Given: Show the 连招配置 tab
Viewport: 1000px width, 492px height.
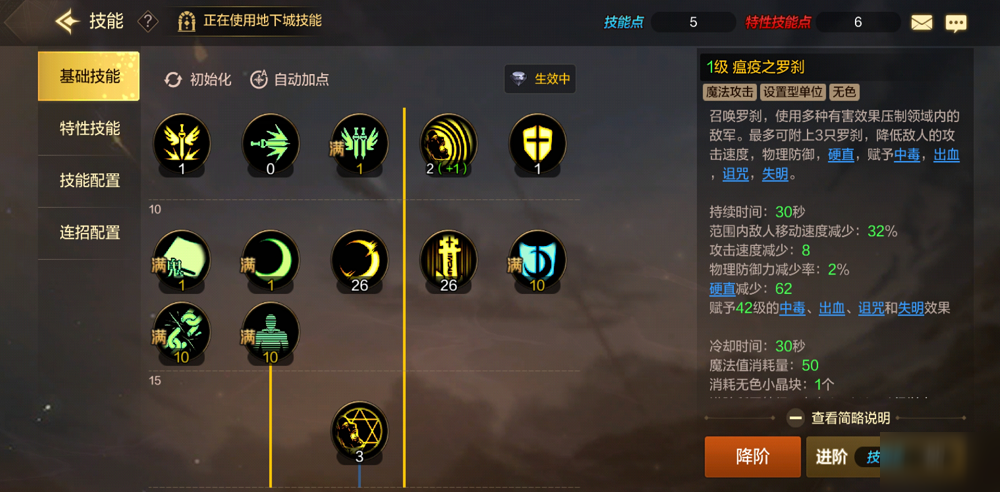Looking at the screenshot, I should 89,233.
